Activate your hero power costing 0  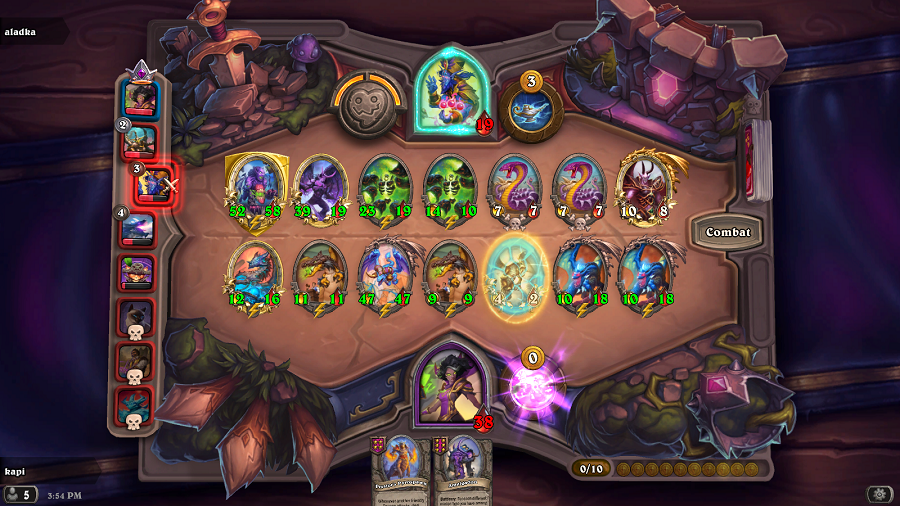[531, 384]
